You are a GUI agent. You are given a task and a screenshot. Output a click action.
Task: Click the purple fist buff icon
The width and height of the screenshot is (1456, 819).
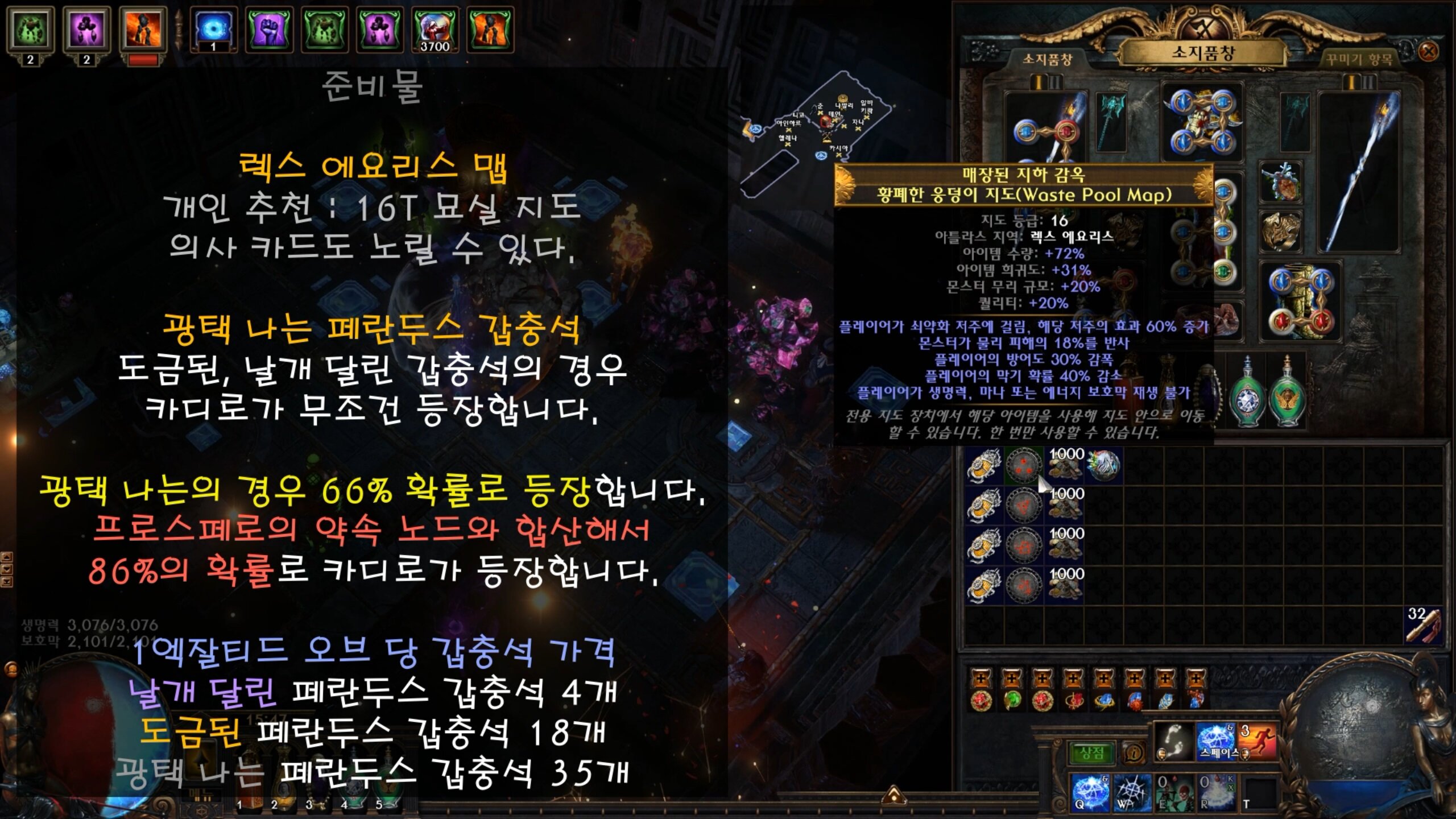[268, 30]
